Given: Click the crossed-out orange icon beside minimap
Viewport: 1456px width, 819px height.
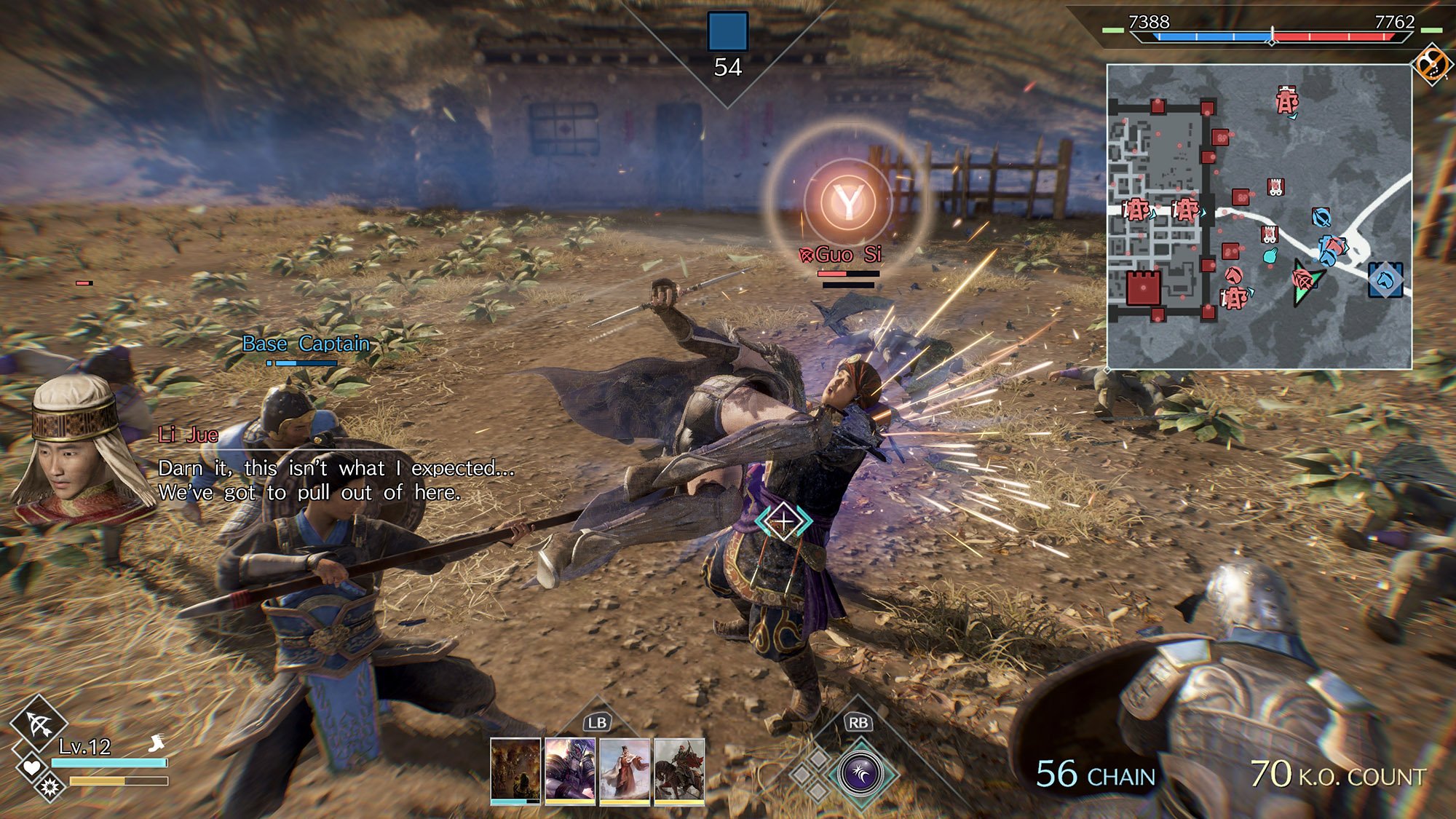Looking at the screenshot, I should point(1431,64).
